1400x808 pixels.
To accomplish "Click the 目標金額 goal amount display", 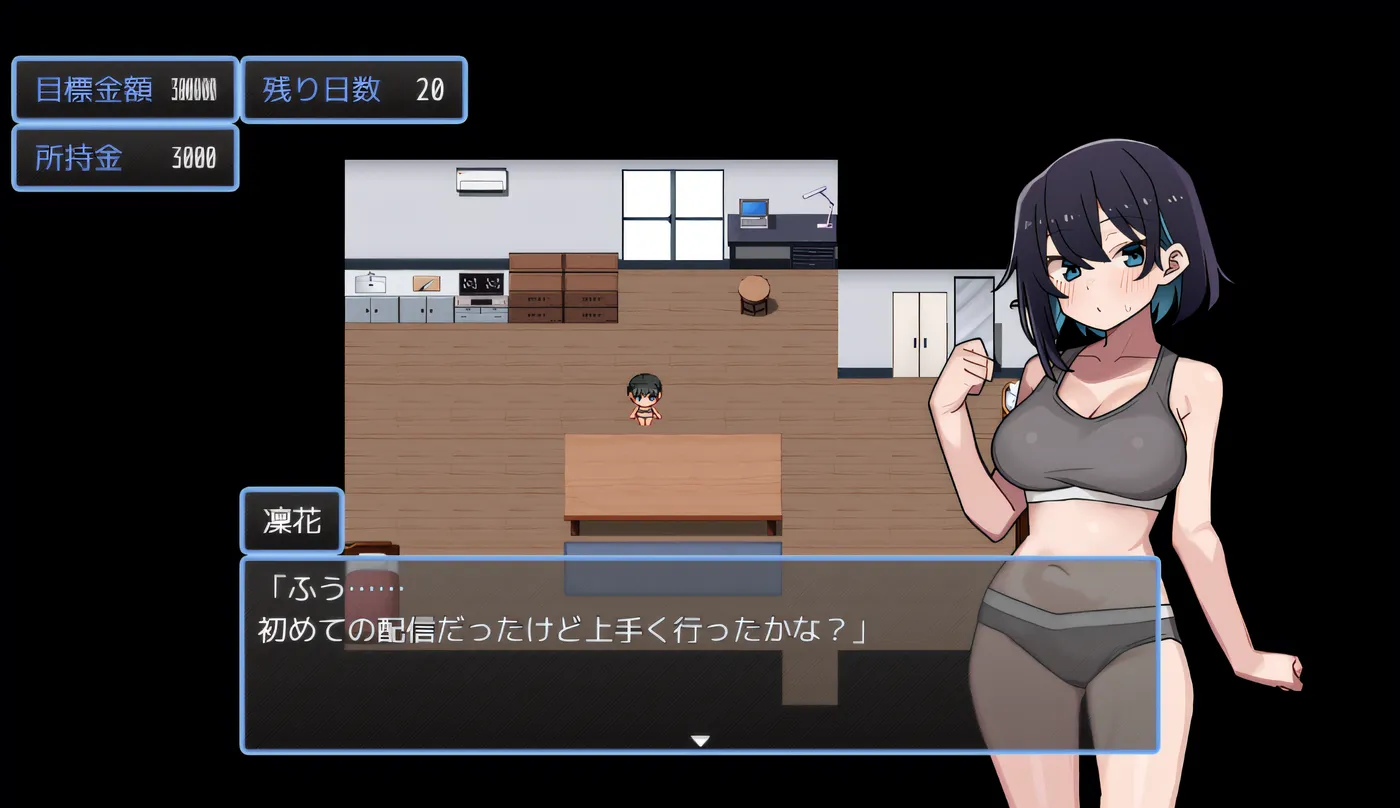I will (124, 90).
